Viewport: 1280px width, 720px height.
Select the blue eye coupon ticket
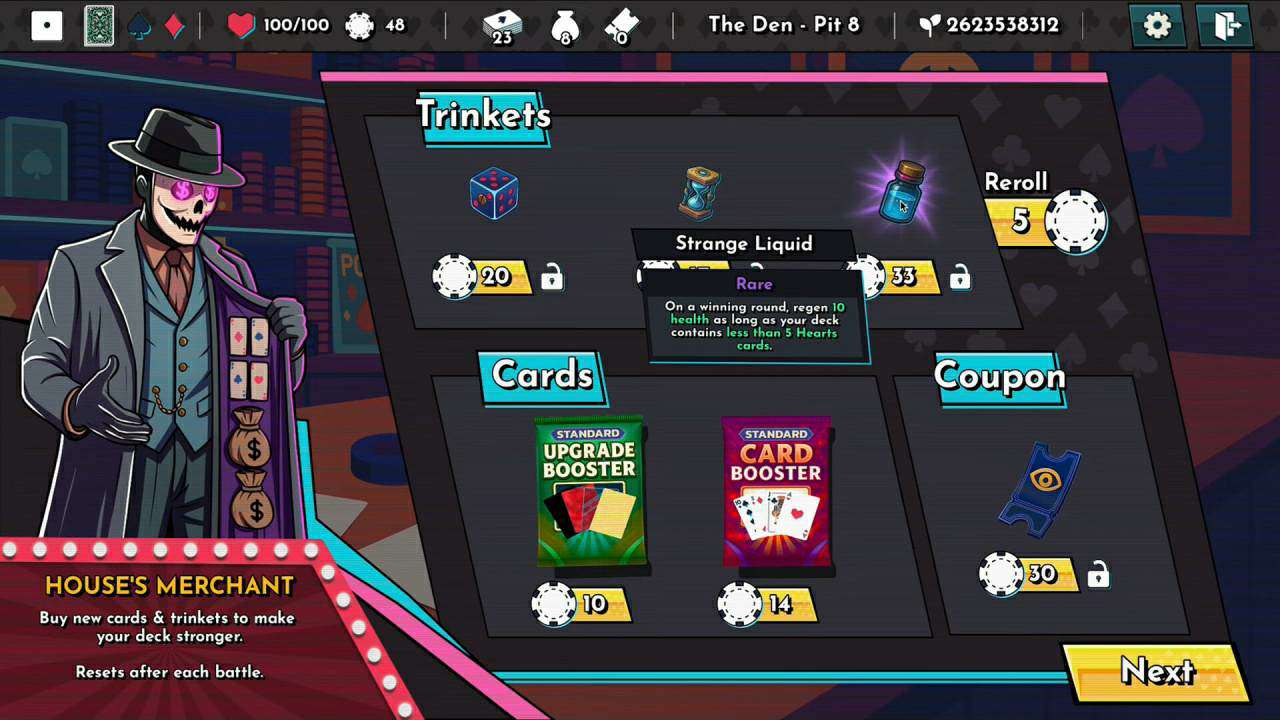click(1041, 490)
